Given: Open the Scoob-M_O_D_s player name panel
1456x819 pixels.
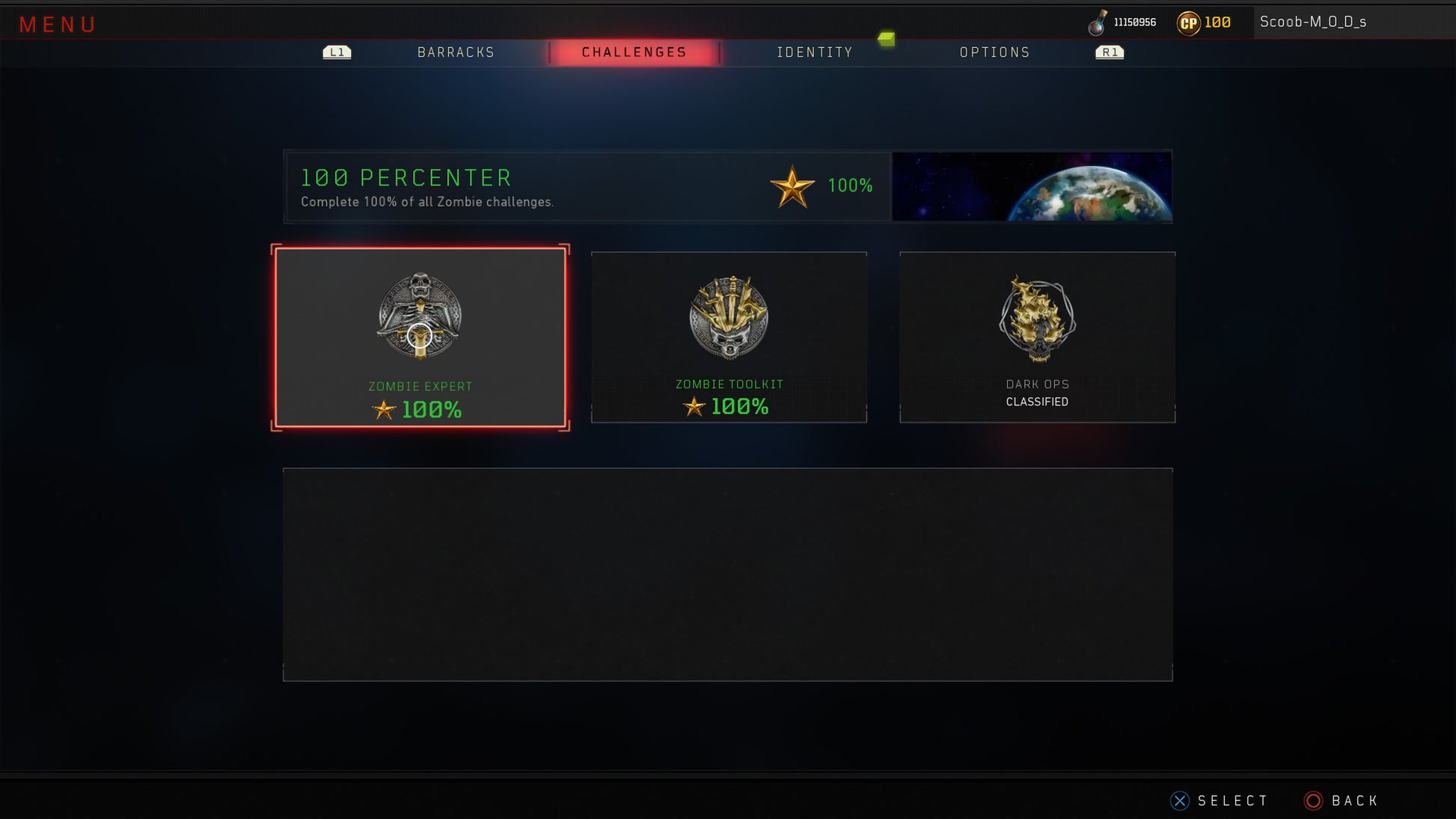Looking at the screenshot, I should [x=1312, y=22].
